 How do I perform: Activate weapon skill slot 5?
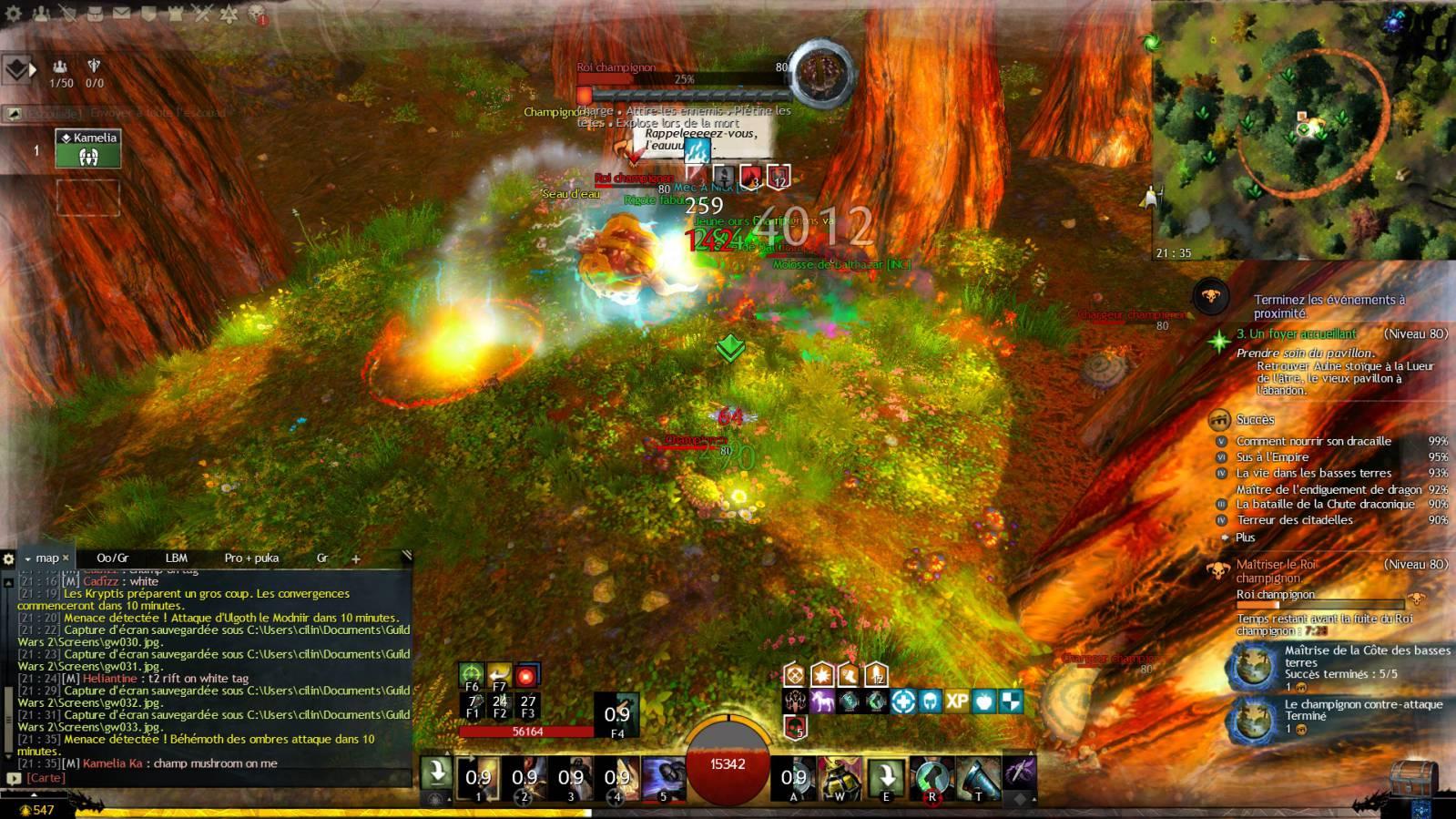[x=663, y=779]
